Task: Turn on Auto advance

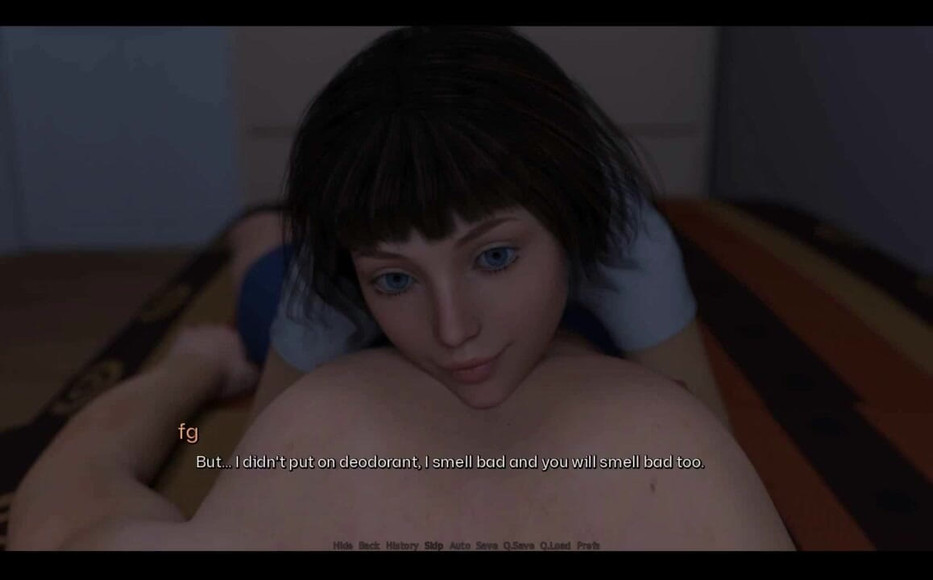Action: 460,546
